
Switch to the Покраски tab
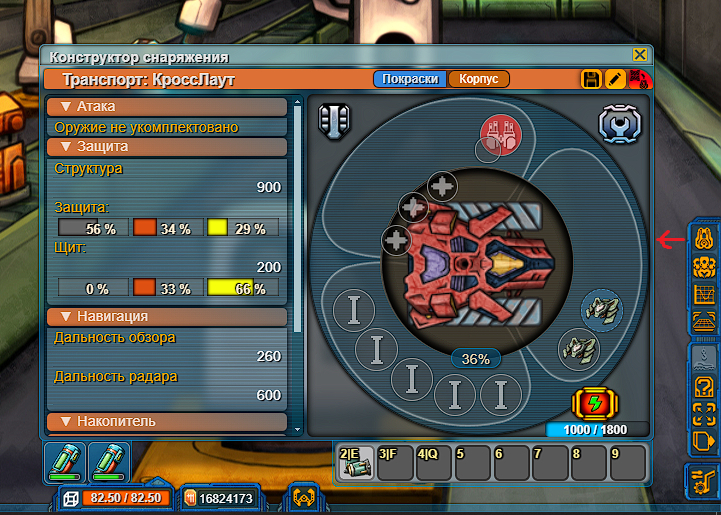point(409,79)
